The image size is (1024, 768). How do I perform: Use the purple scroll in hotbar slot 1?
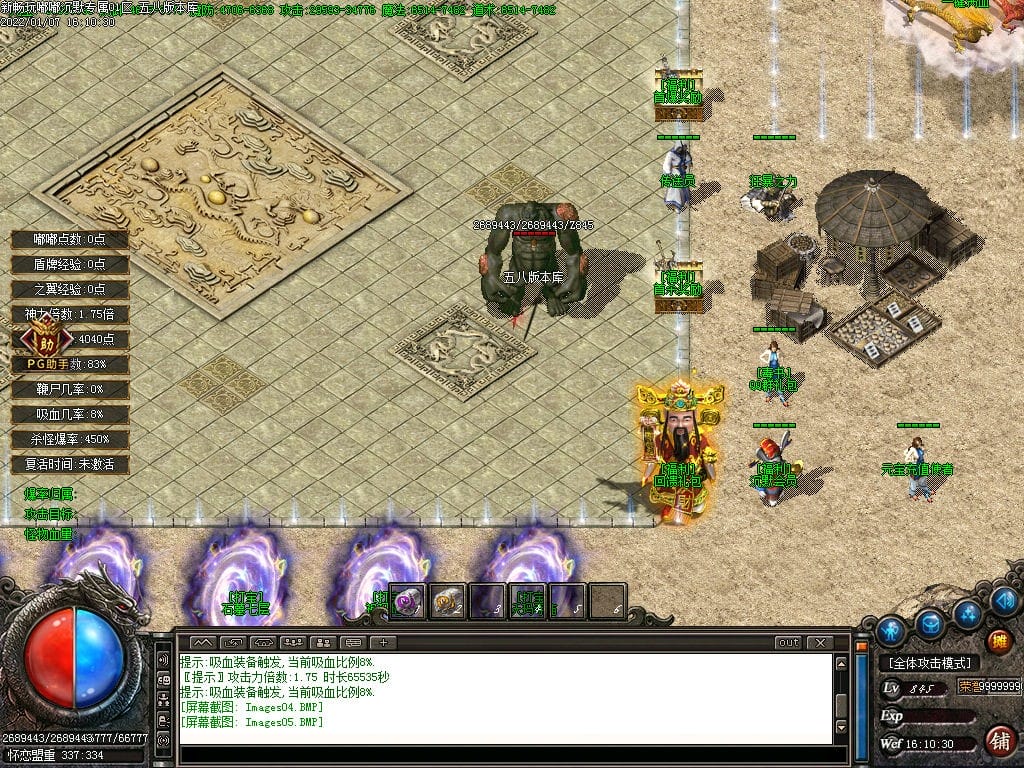(x=408, y=601)
